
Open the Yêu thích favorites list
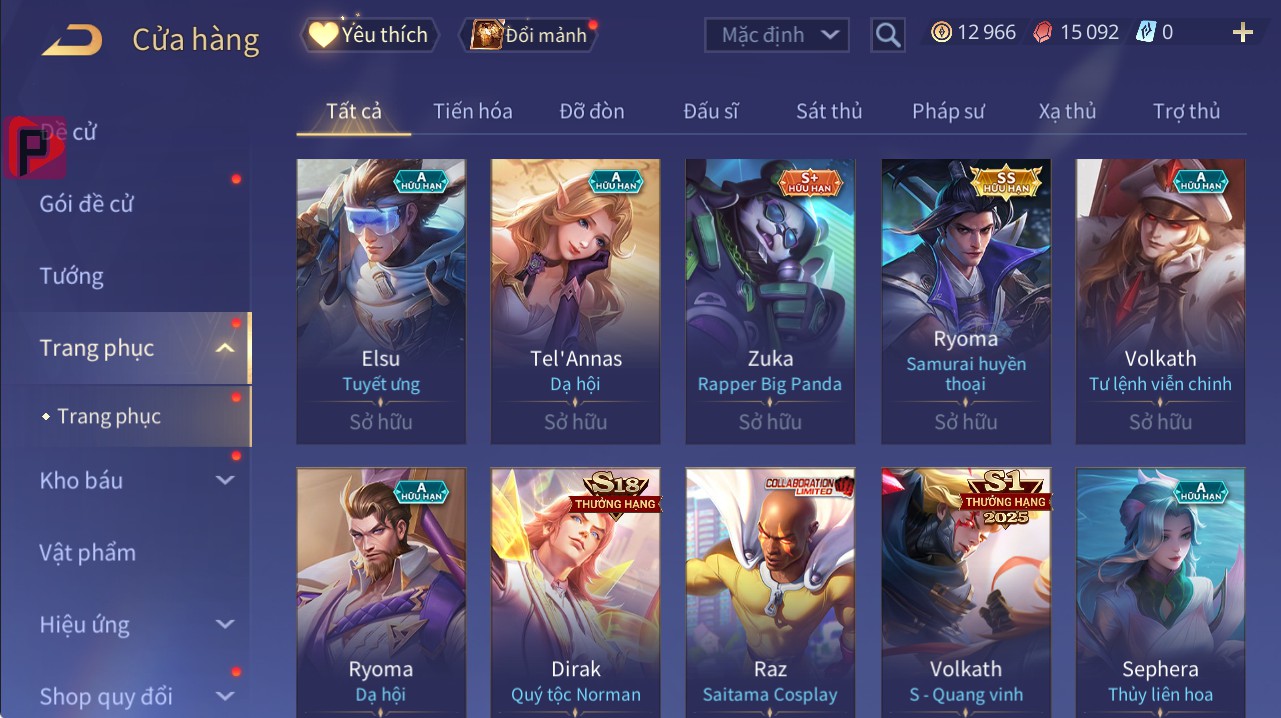(x=368, y=35)
